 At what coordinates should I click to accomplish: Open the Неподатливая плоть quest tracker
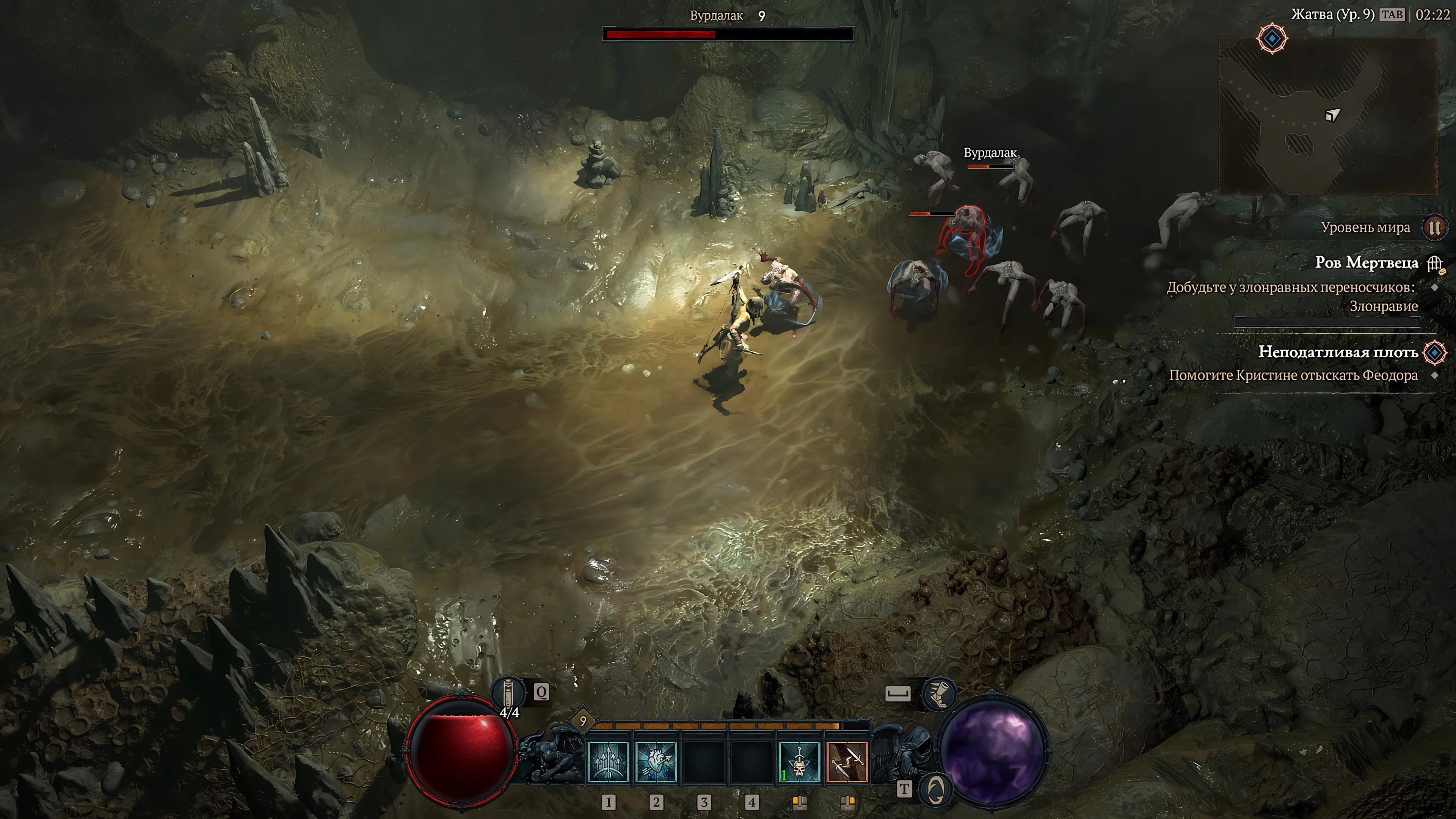tap(1337, 352)
